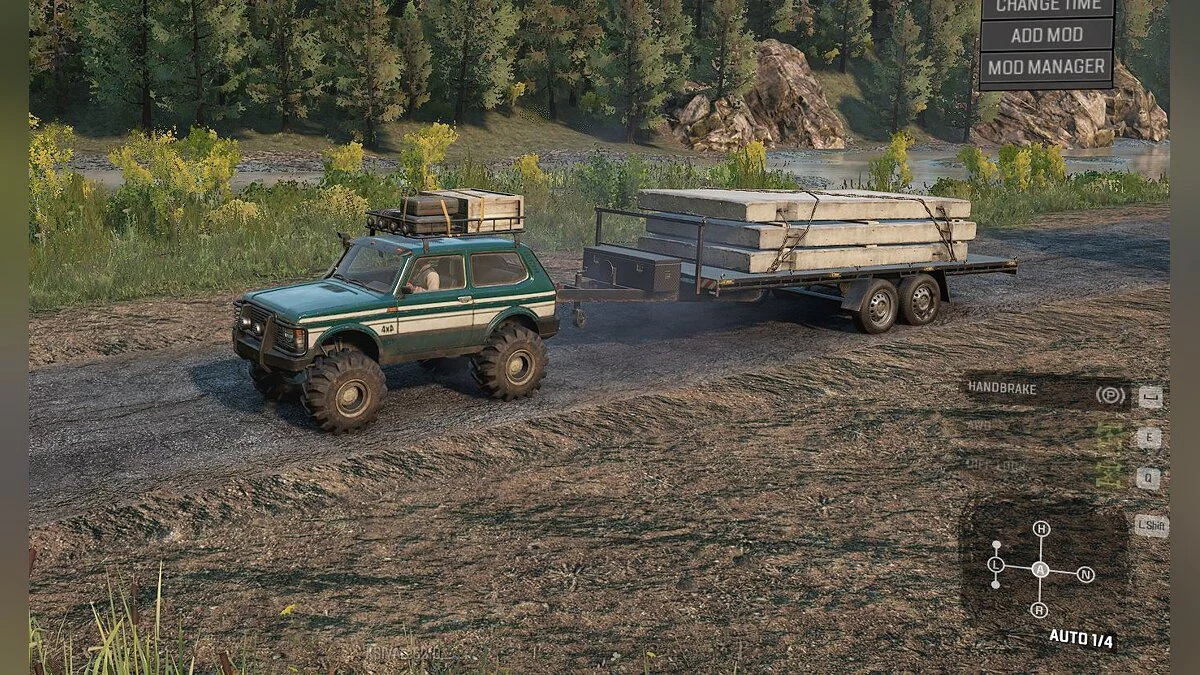Screen dimensions: 1200x675
Task: Open the Change Time option
Action: click(x=1047, y=7)
